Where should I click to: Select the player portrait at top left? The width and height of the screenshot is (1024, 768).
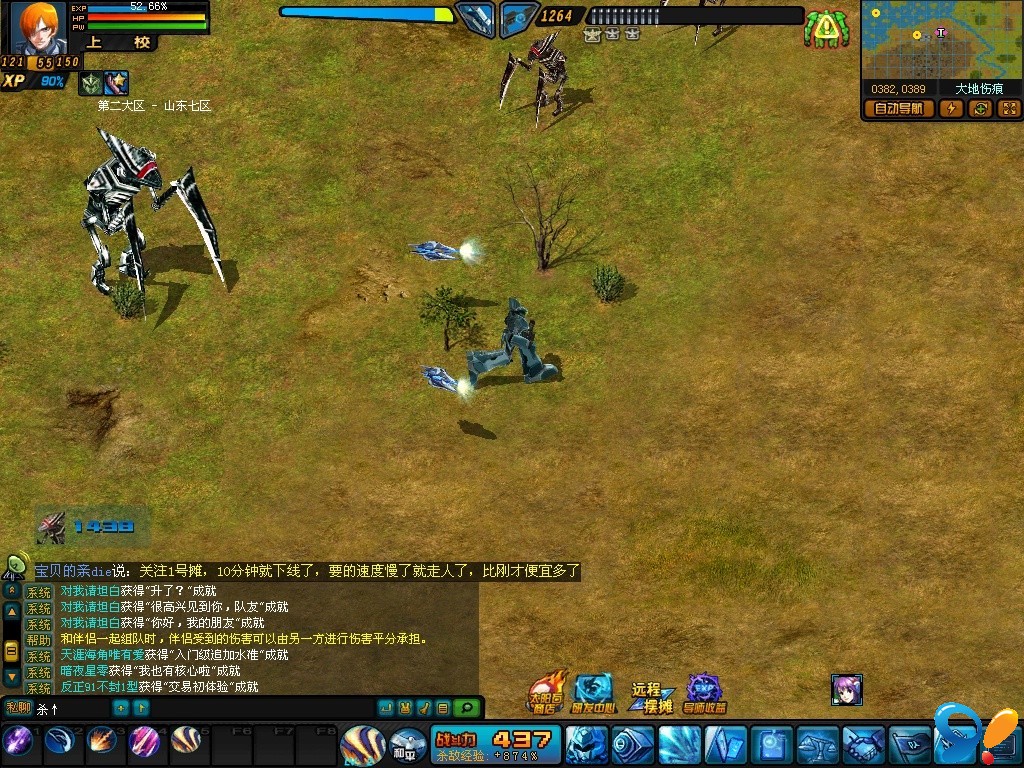click(x=39, y=28)
